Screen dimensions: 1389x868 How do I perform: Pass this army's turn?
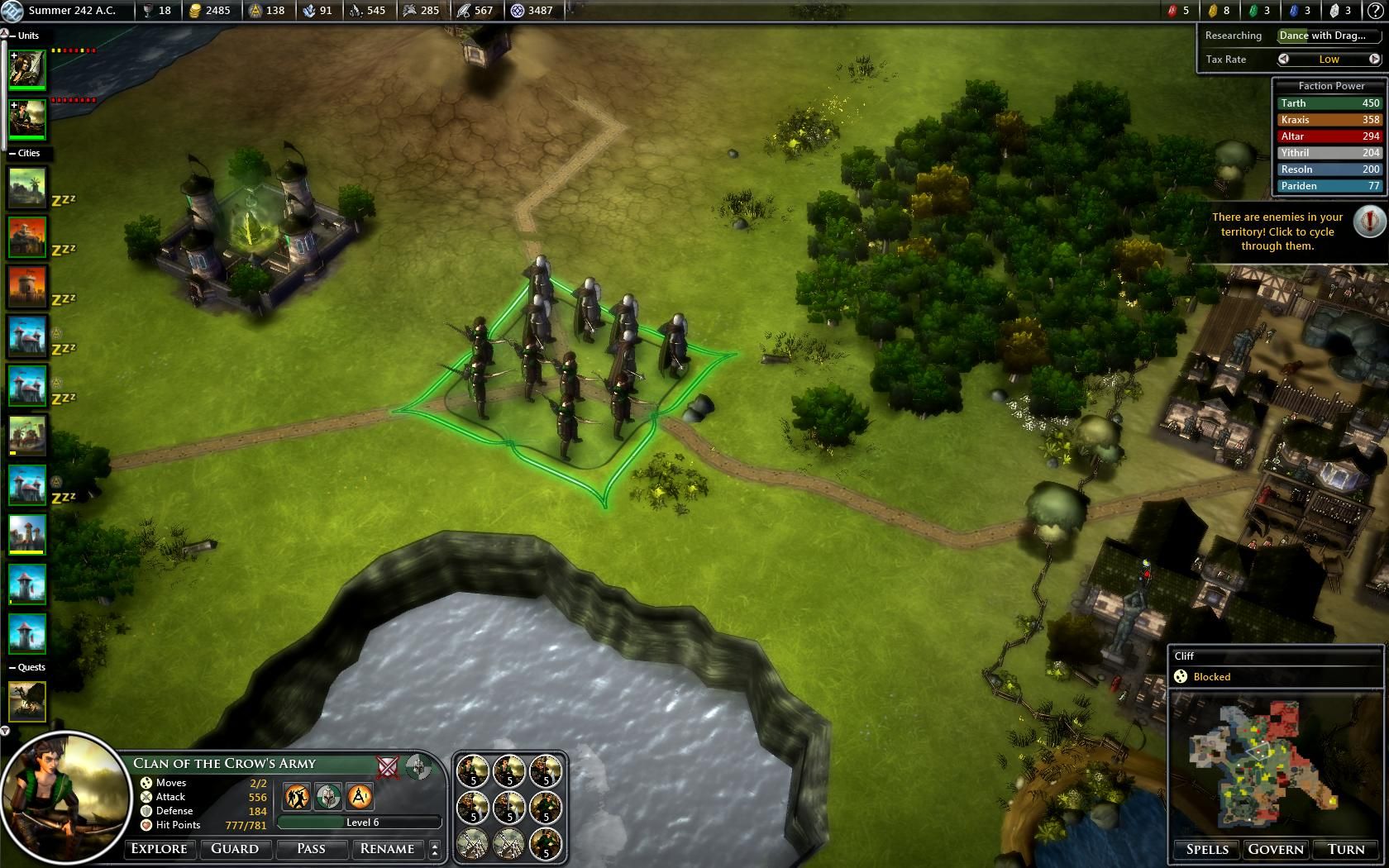pyautogui.click(x=311, y=849)
